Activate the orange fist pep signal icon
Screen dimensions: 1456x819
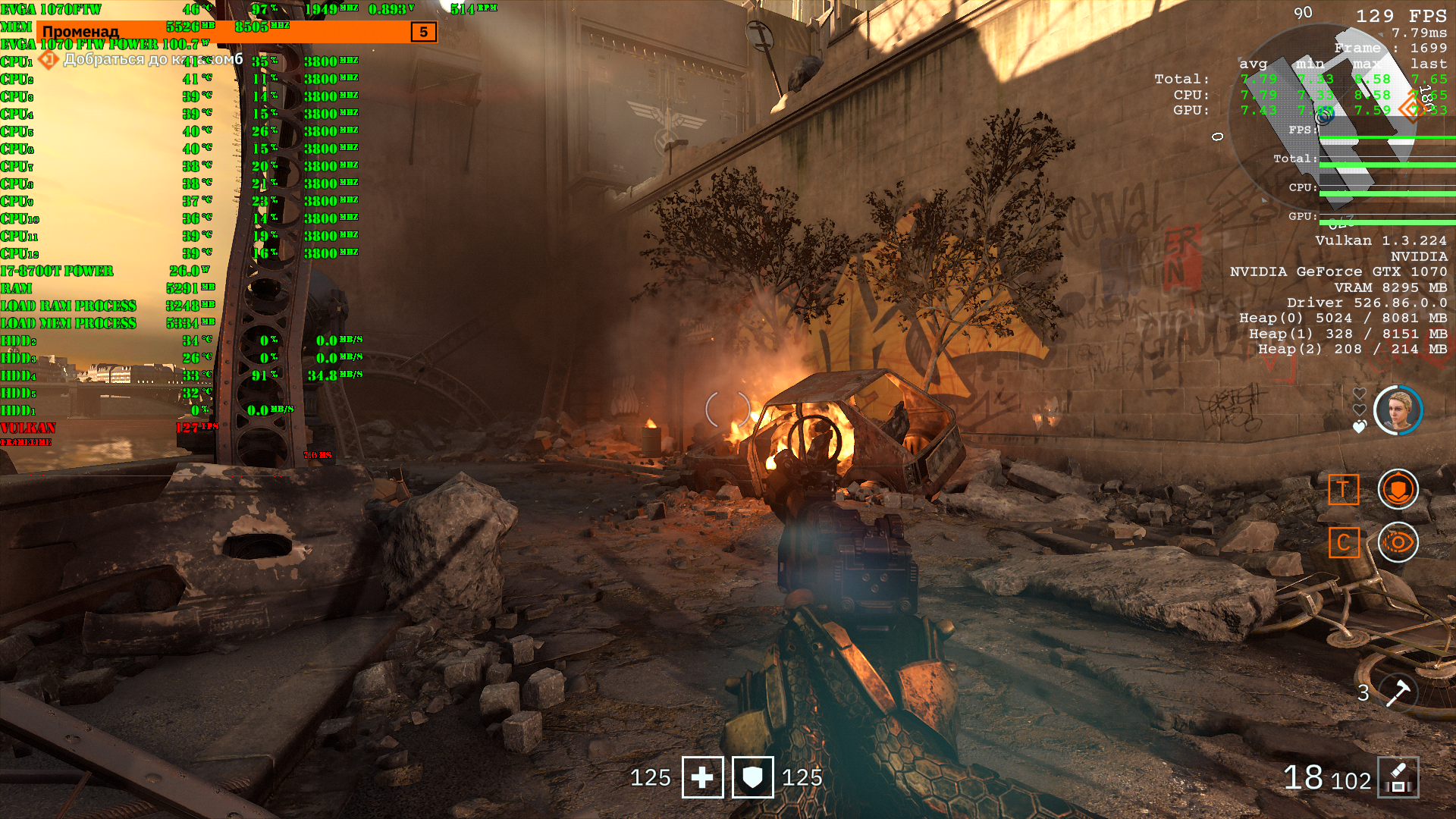1398,489
